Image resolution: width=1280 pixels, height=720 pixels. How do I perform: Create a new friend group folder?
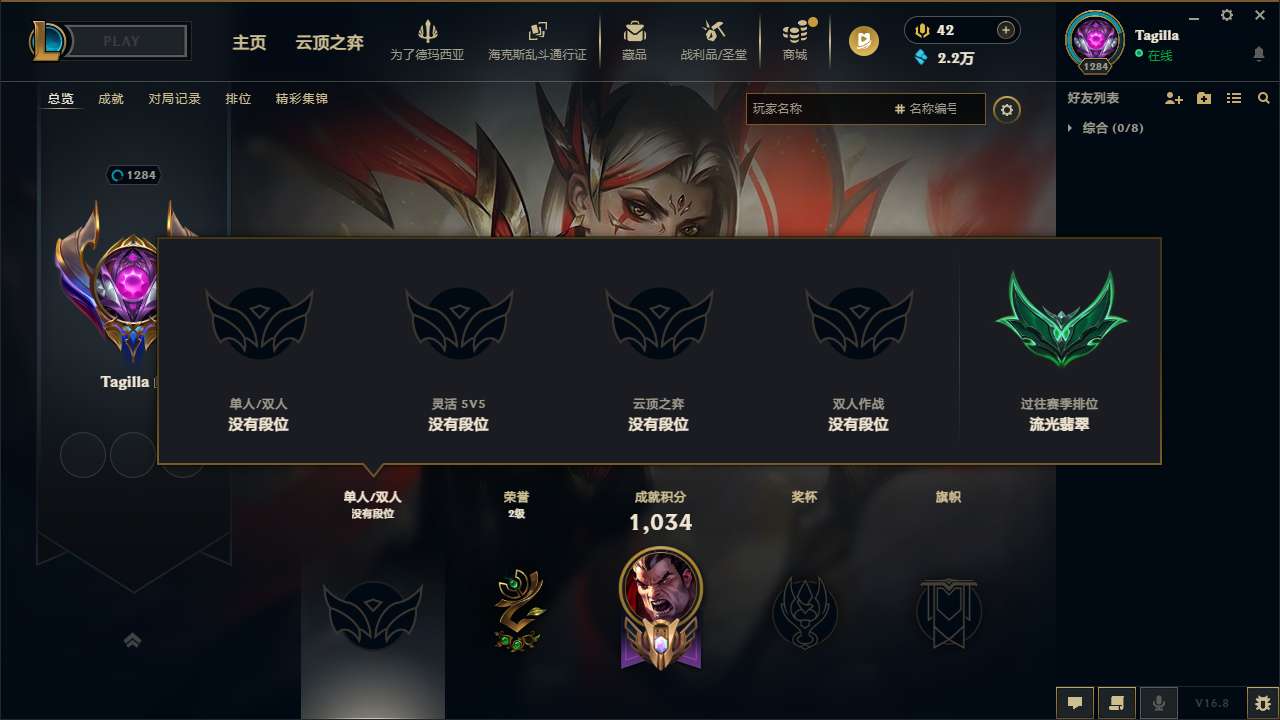1203,98
